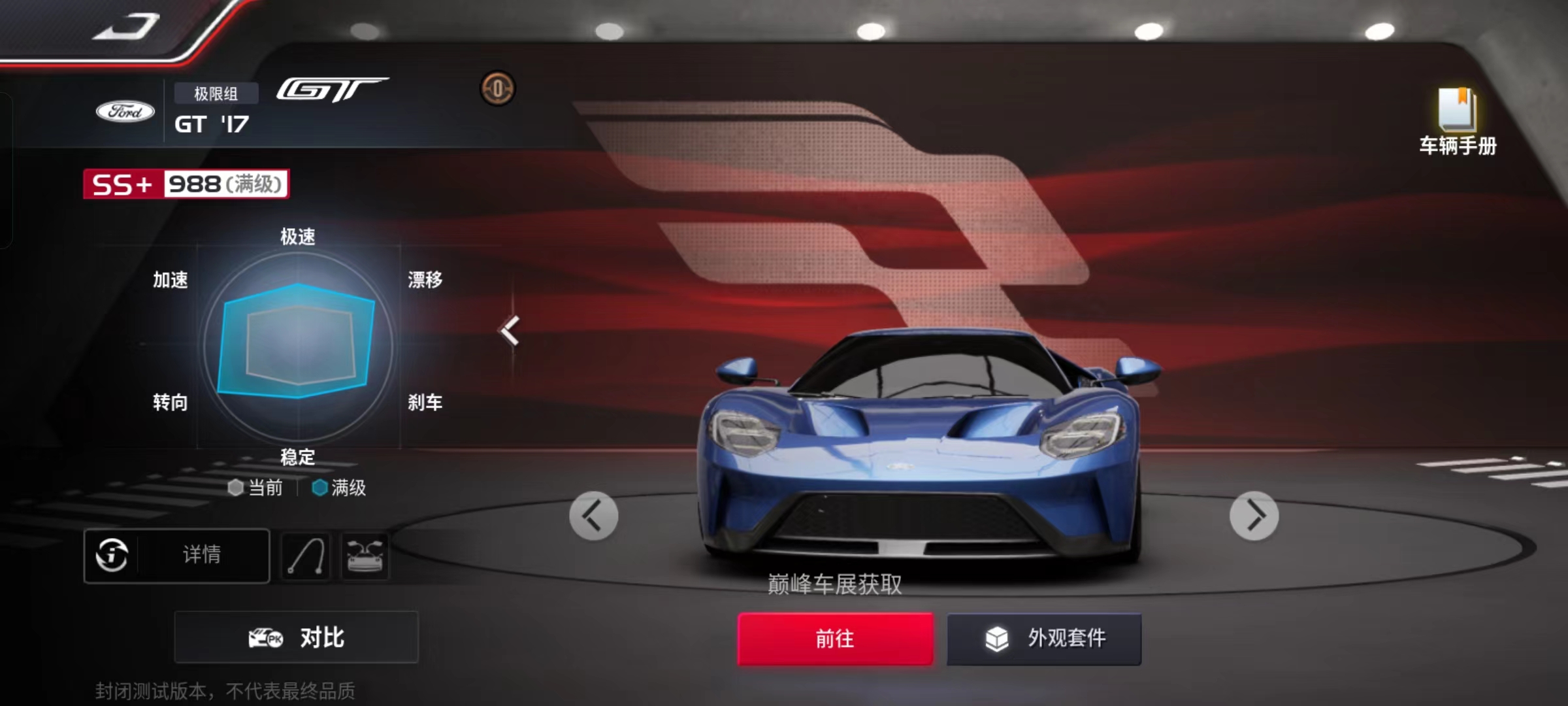Open the 车辆手册 vehicle manual
Image resolution: width=1568 pixels, height=706 pixels.
click(1456, 121)
